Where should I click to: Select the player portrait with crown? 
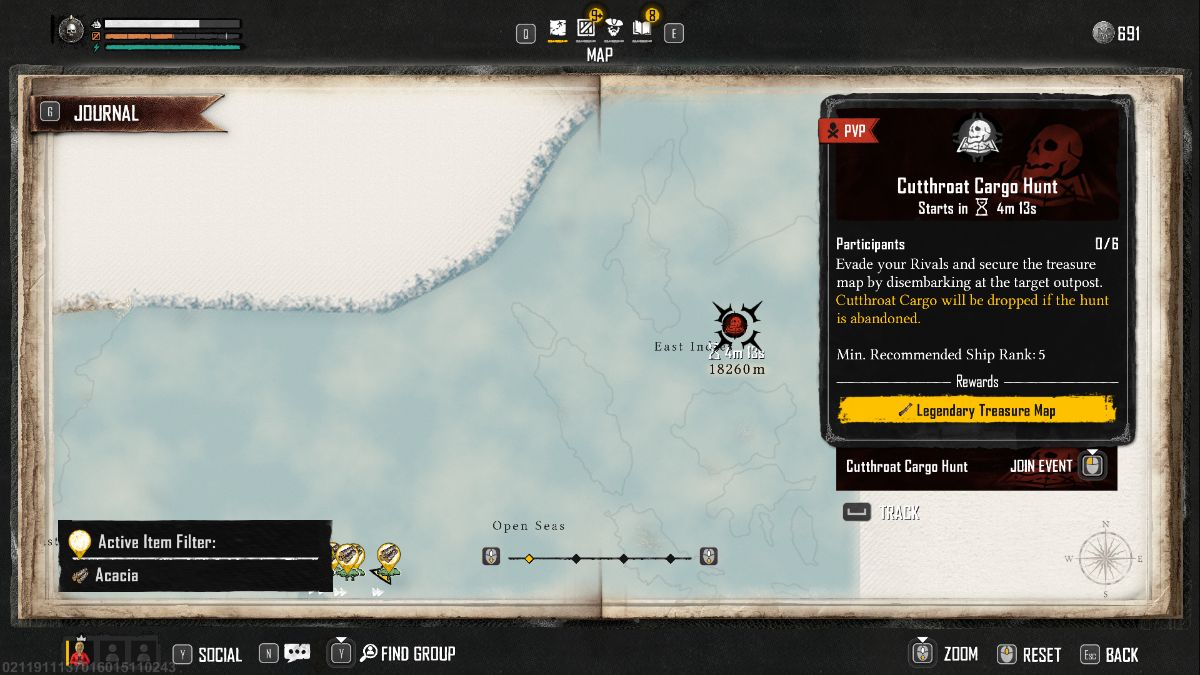79,653
